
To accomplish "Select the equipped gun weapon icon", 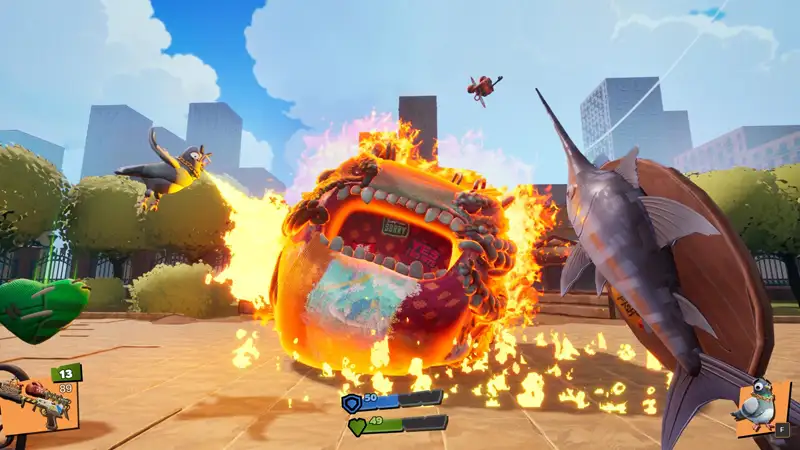I will pyautogui.click(x=36, y=402).
